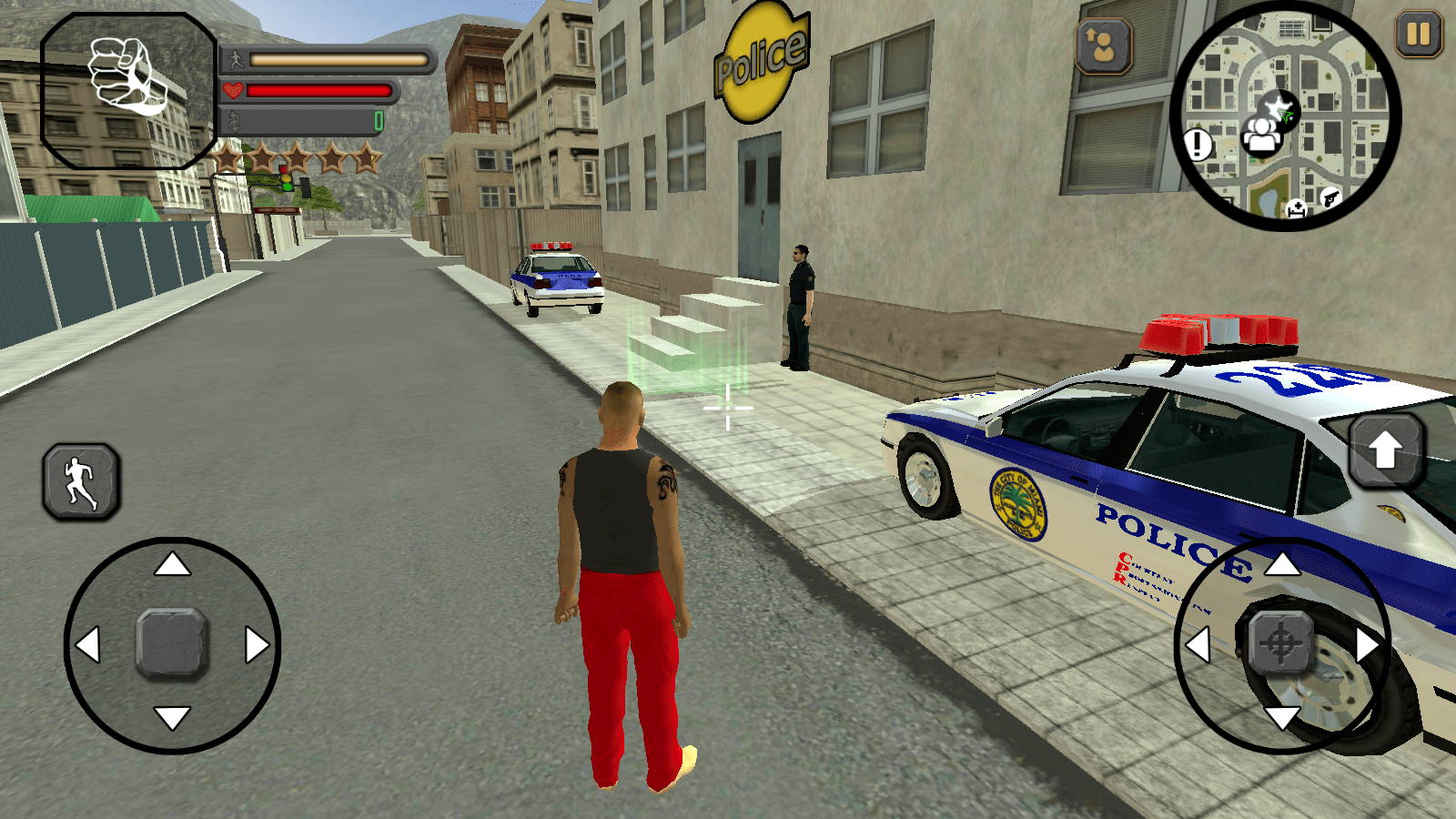Image resolution: width=1456 pixels, height=819 pixels.
Task: Strafe right with left pad arrow
Action: 257,644
